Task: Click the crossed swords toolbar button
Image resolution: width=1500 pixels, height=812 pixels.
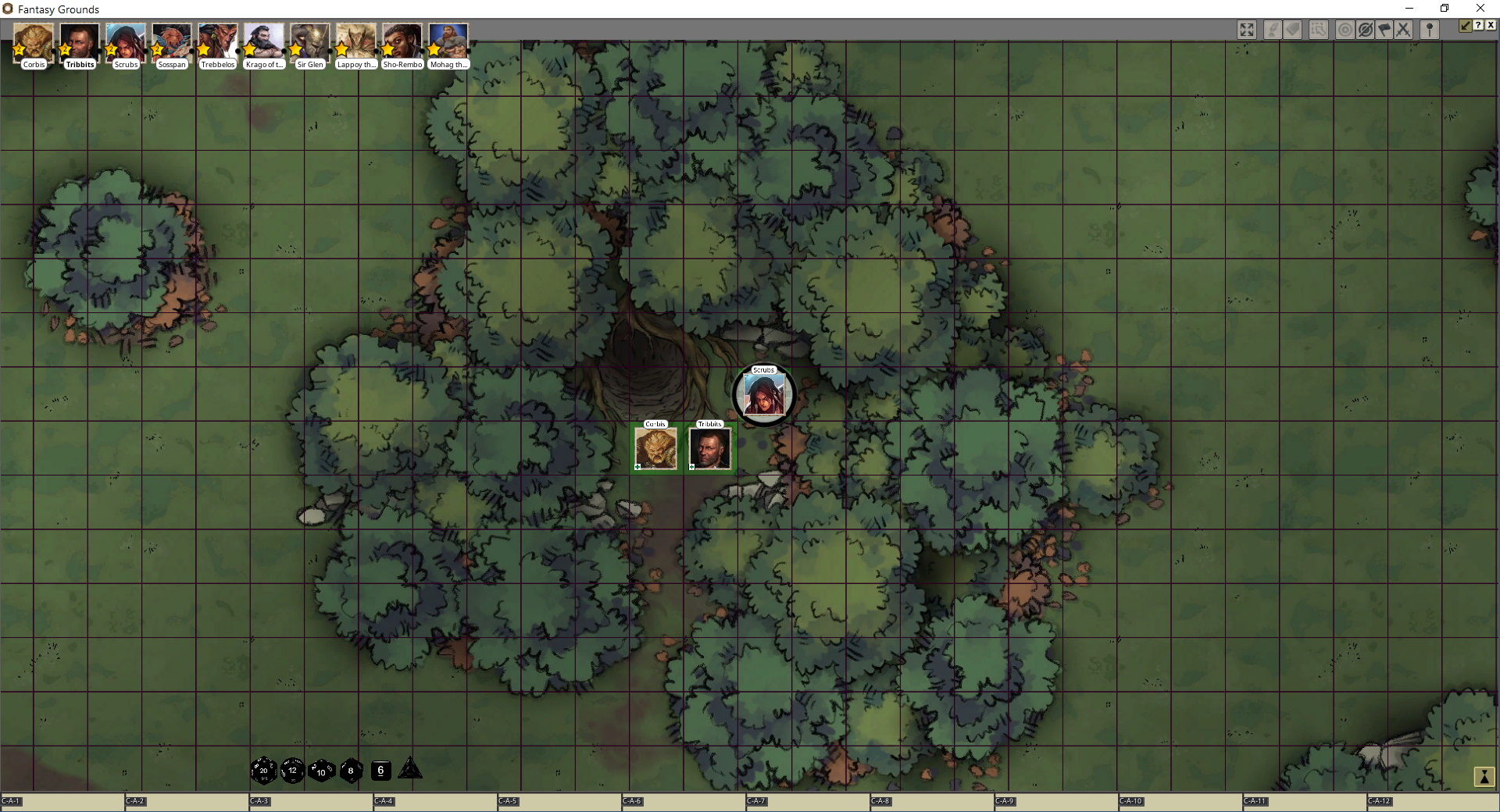Action: pyautogui.click(x=1404, y=30)
